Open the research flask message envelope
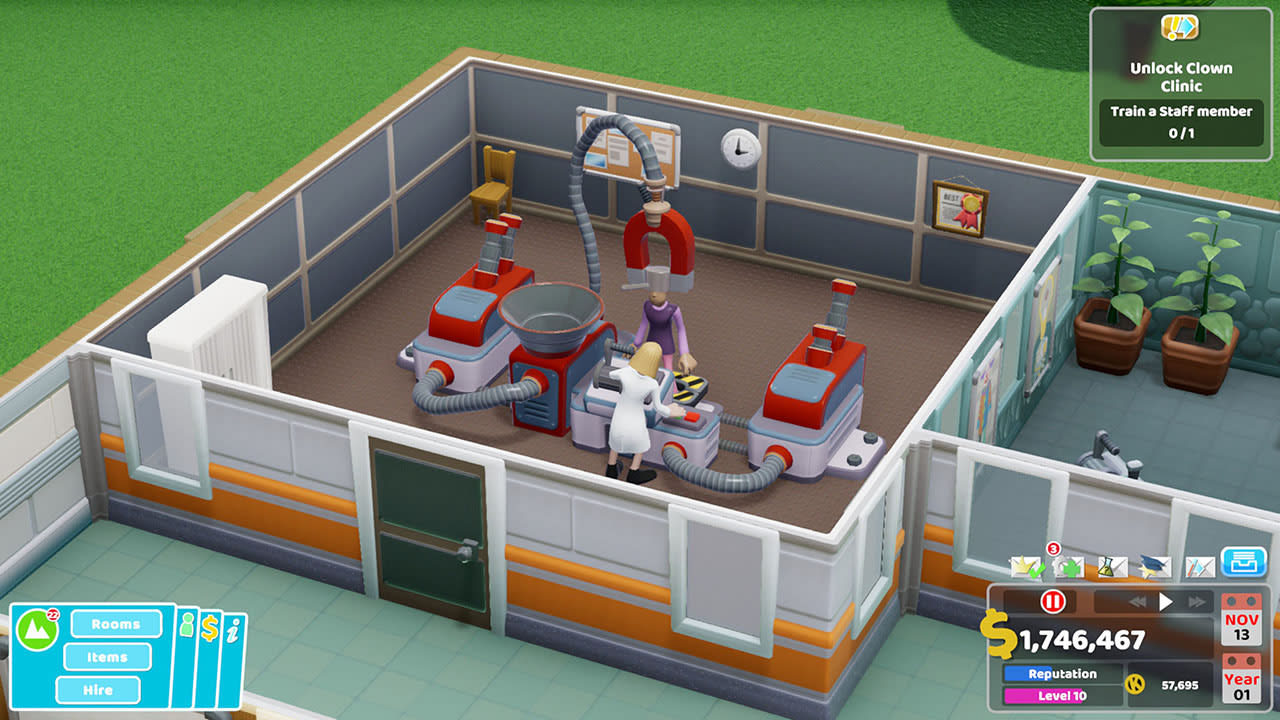The image size is (1280, 720). point(1112,566)
